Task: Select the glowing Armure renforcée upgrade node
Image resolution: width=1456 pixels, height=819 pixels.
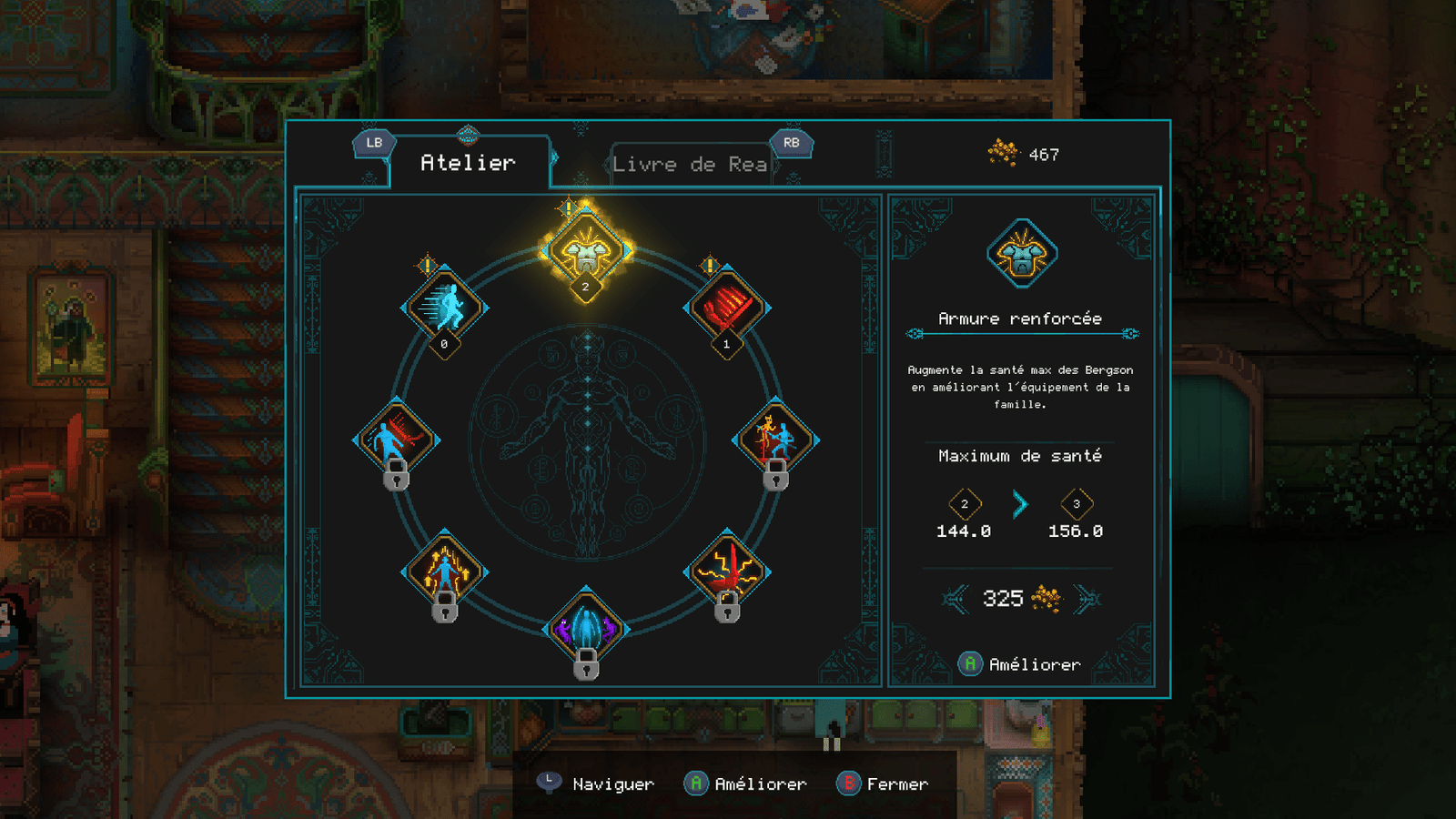Action: coord(586,250)
